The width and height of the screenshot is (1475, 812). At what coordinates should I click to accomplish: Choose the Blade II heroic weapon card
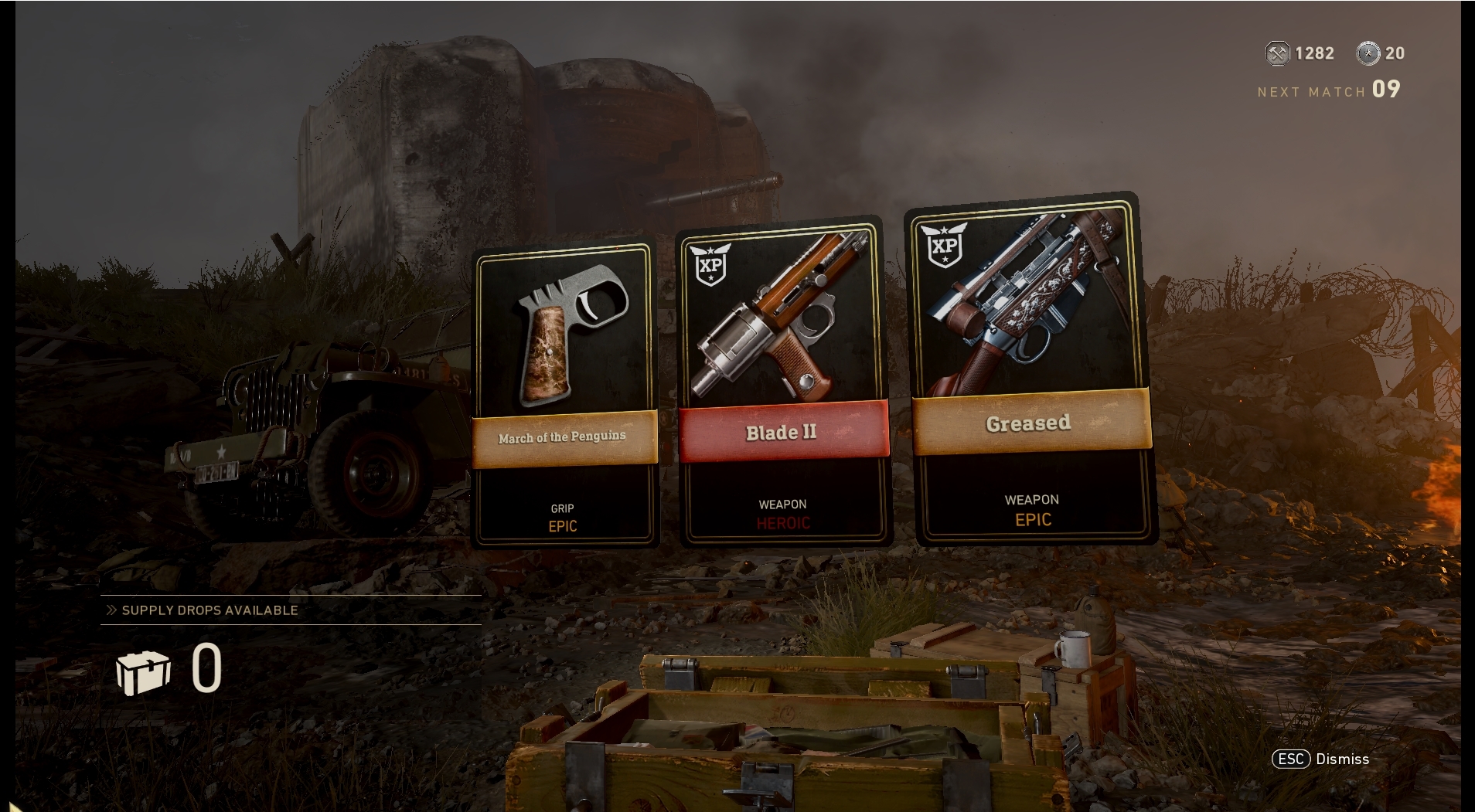click(x=782, y=384)
